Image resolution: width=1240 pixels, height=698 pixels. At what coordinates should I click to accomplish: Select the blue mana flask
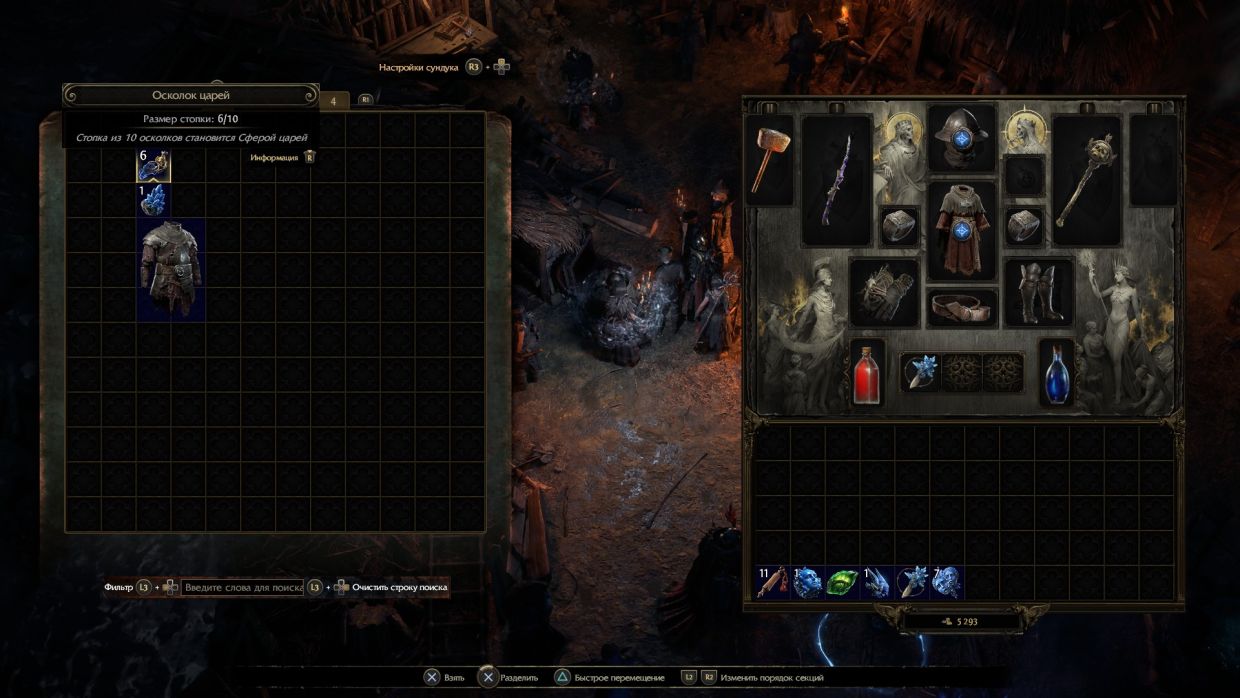coord(1056,373)
